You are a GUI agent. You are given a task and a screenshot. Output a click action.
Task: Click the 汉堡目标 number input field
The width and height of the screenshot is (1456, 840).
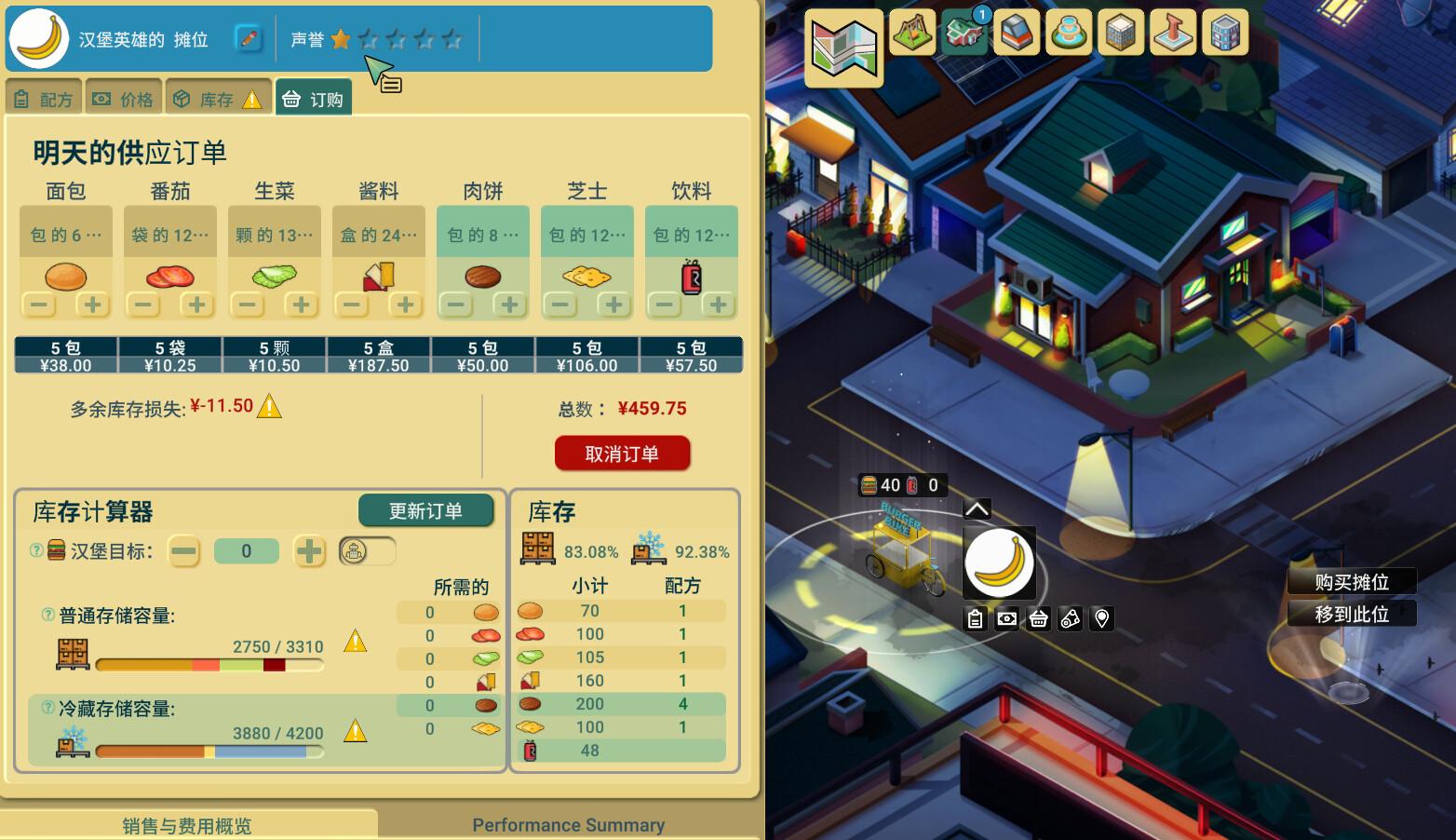pos(246,550)
